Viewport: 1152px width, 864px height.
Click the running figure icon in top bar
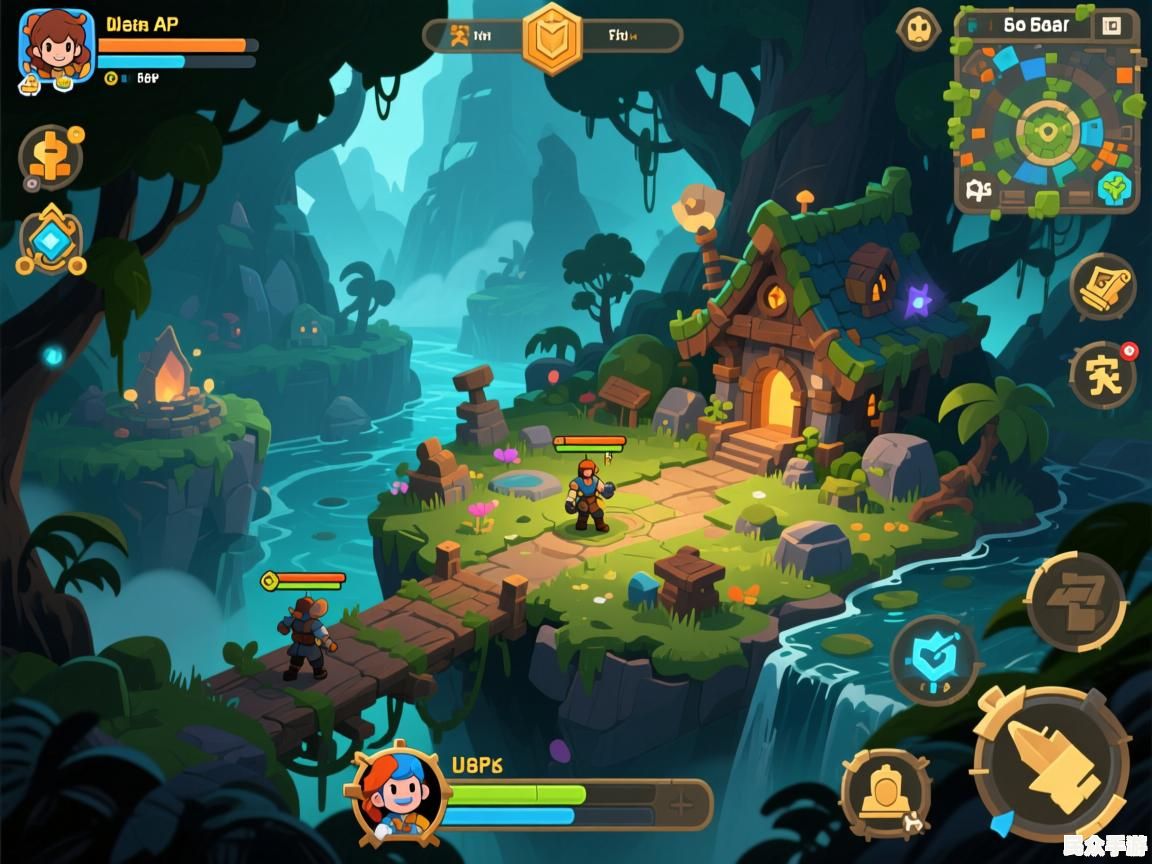pyautogui.click(x=460, y=36)
